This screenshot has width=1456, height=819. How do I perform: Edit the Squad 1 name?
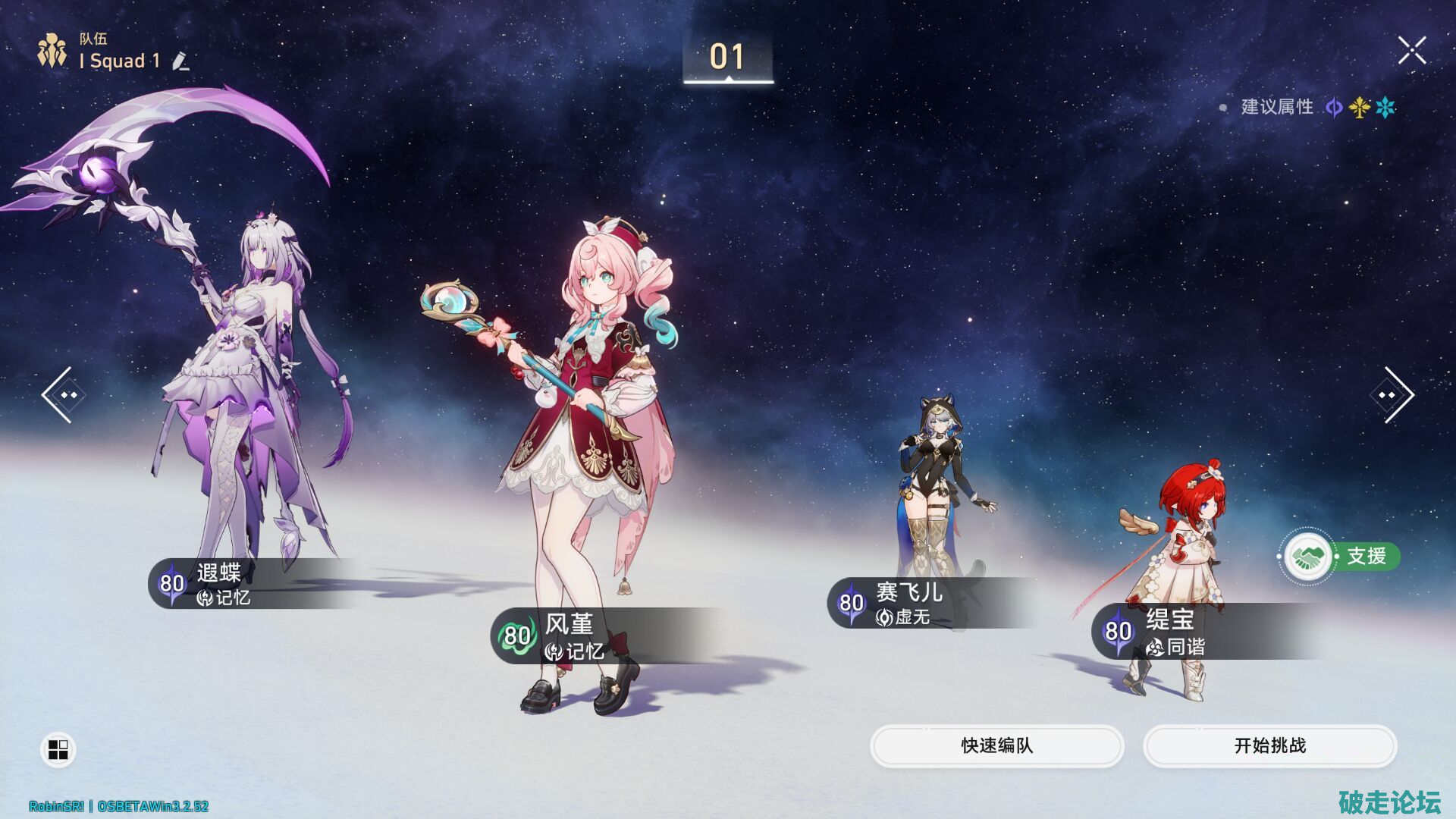coord(180,61)
